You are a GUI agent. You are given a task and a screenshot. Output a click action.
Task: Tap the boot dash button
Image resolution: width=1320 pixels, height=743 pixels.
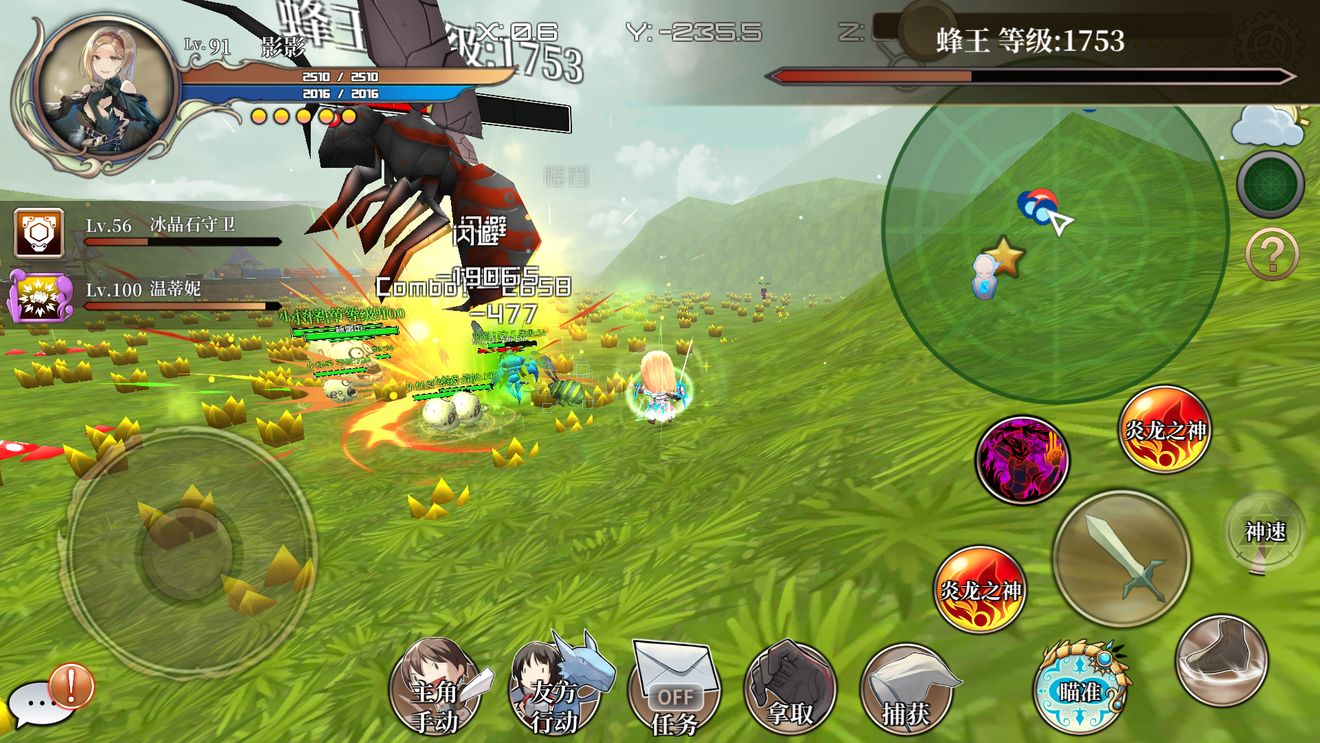1221,660
